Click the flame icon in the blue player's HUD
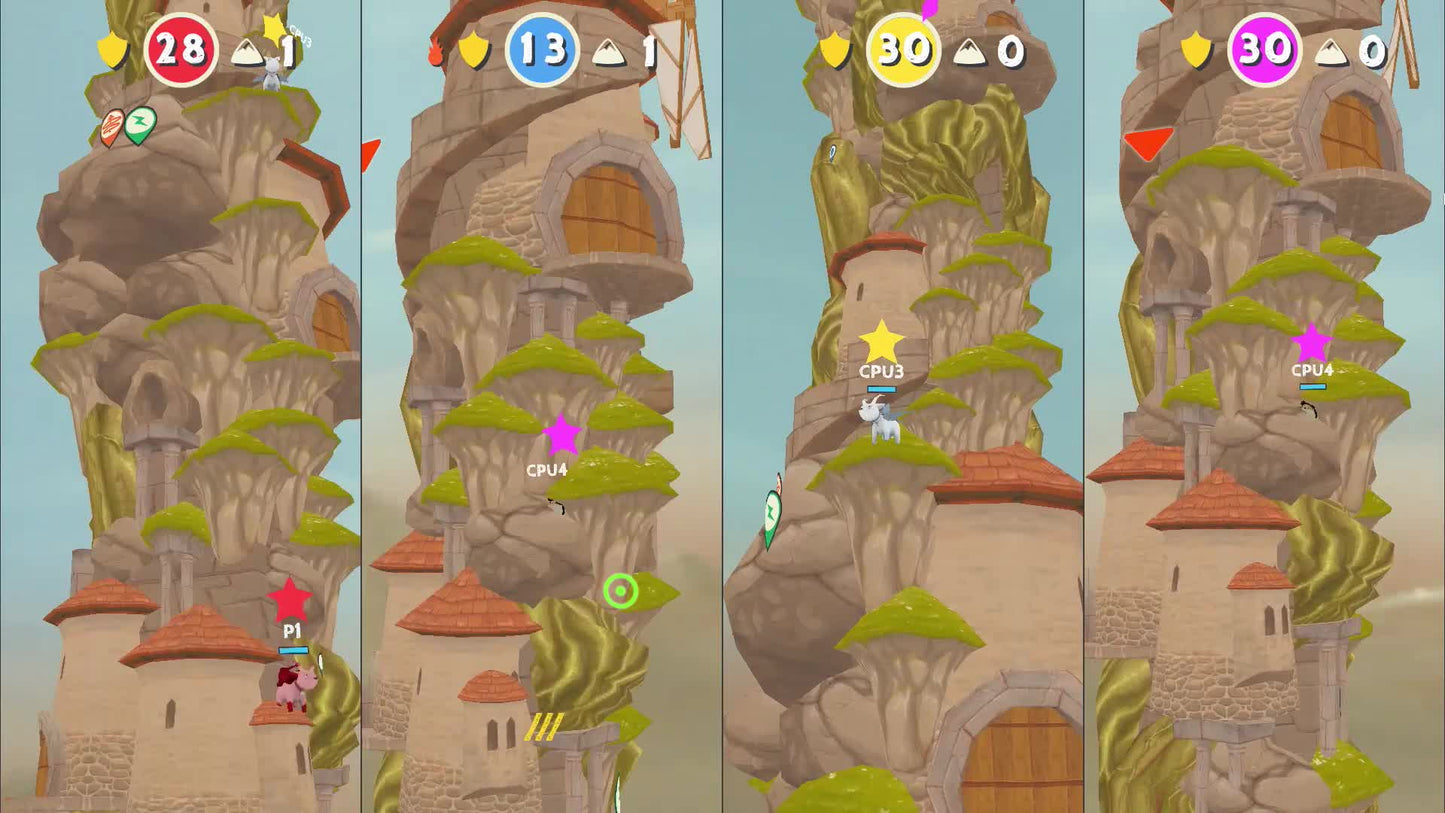 (x=435, y=52)
